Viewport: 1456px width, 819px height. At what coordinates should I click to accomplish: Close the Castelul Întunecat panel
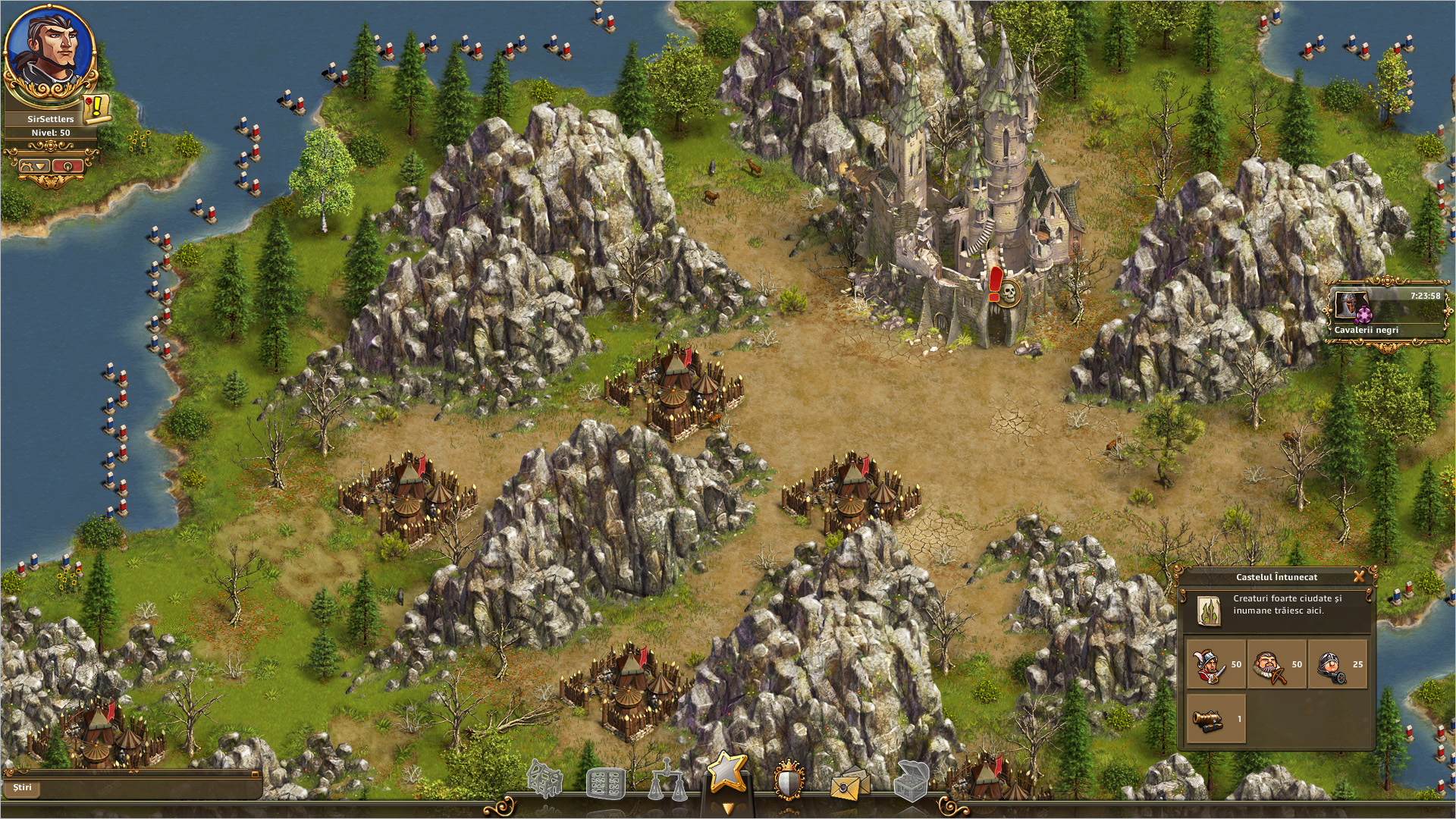pyautogui.click(x=1358, y=576)
